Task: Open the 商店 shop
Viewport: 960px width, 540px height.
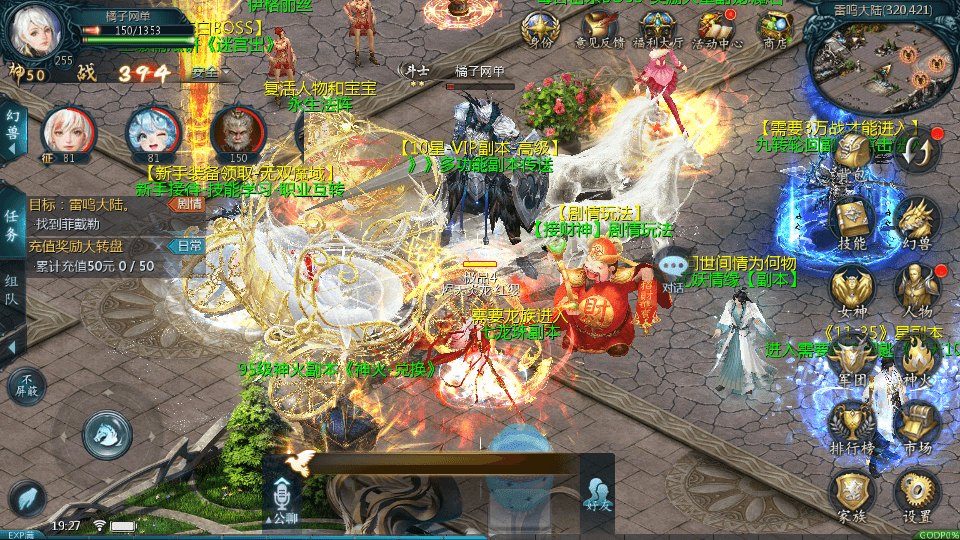Action: [x=774, y=30]
